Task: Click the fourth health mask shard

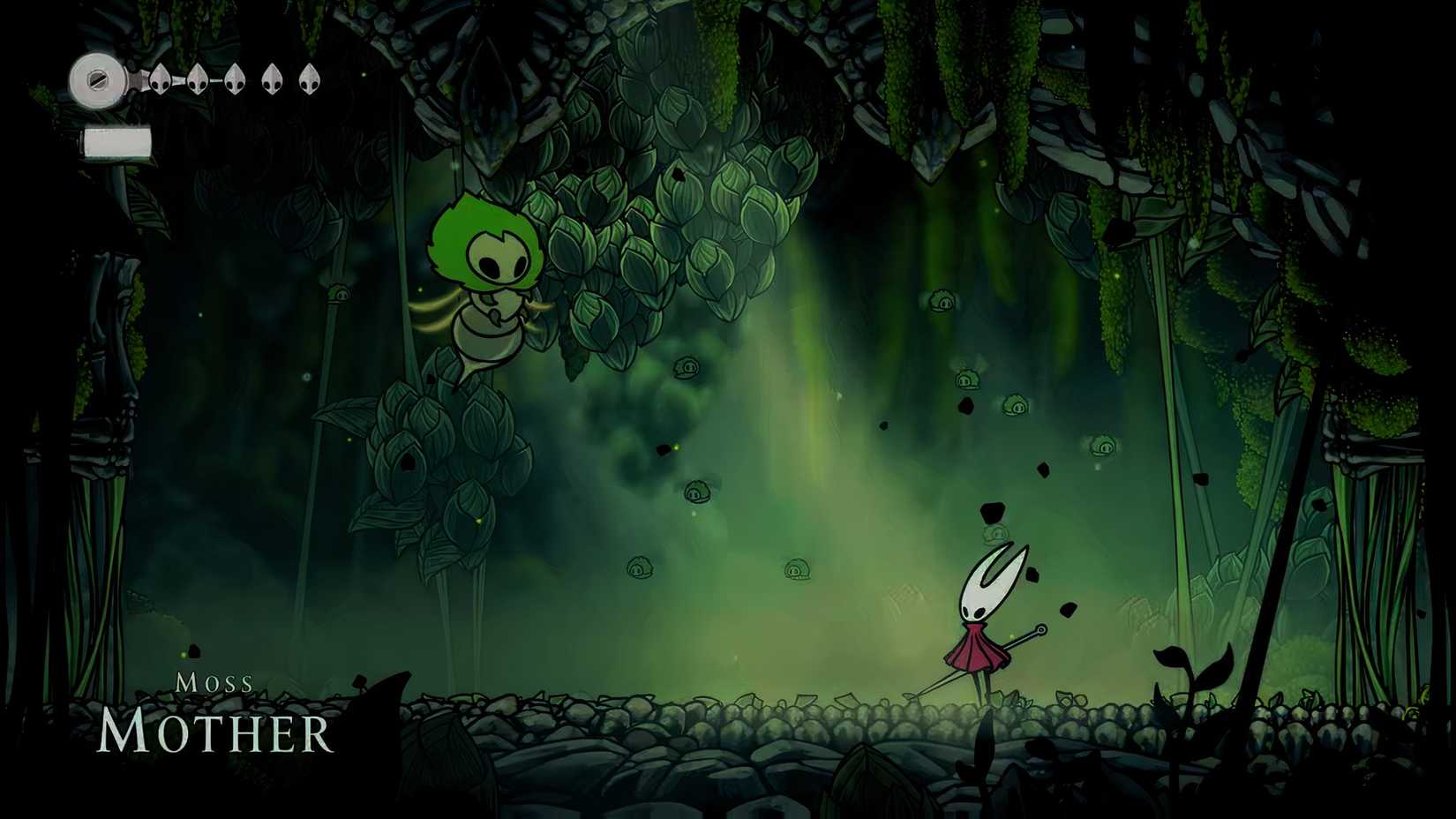Action: (274, 81)
